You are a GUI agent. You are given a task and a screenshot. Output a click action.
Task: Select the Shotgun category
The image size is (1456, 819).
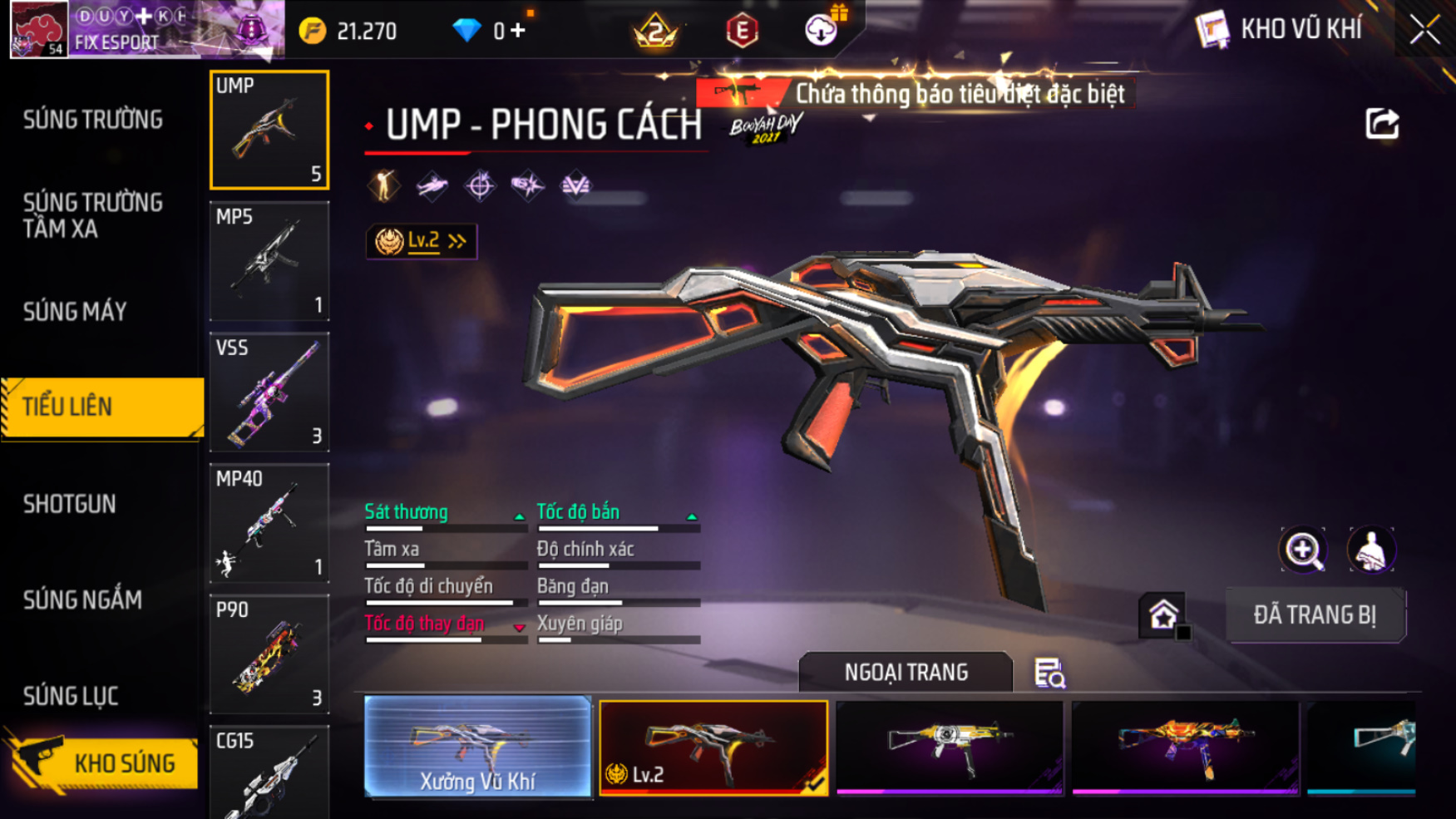coord(70,504)
